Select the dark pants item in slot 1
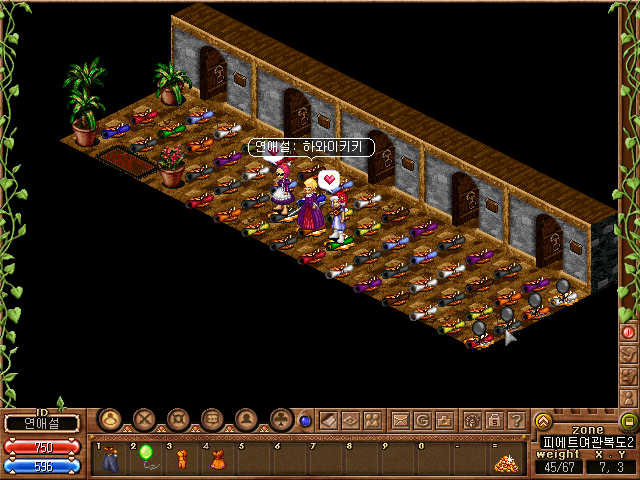The width and height of the screenshot is (640, 480). [111, 460]
